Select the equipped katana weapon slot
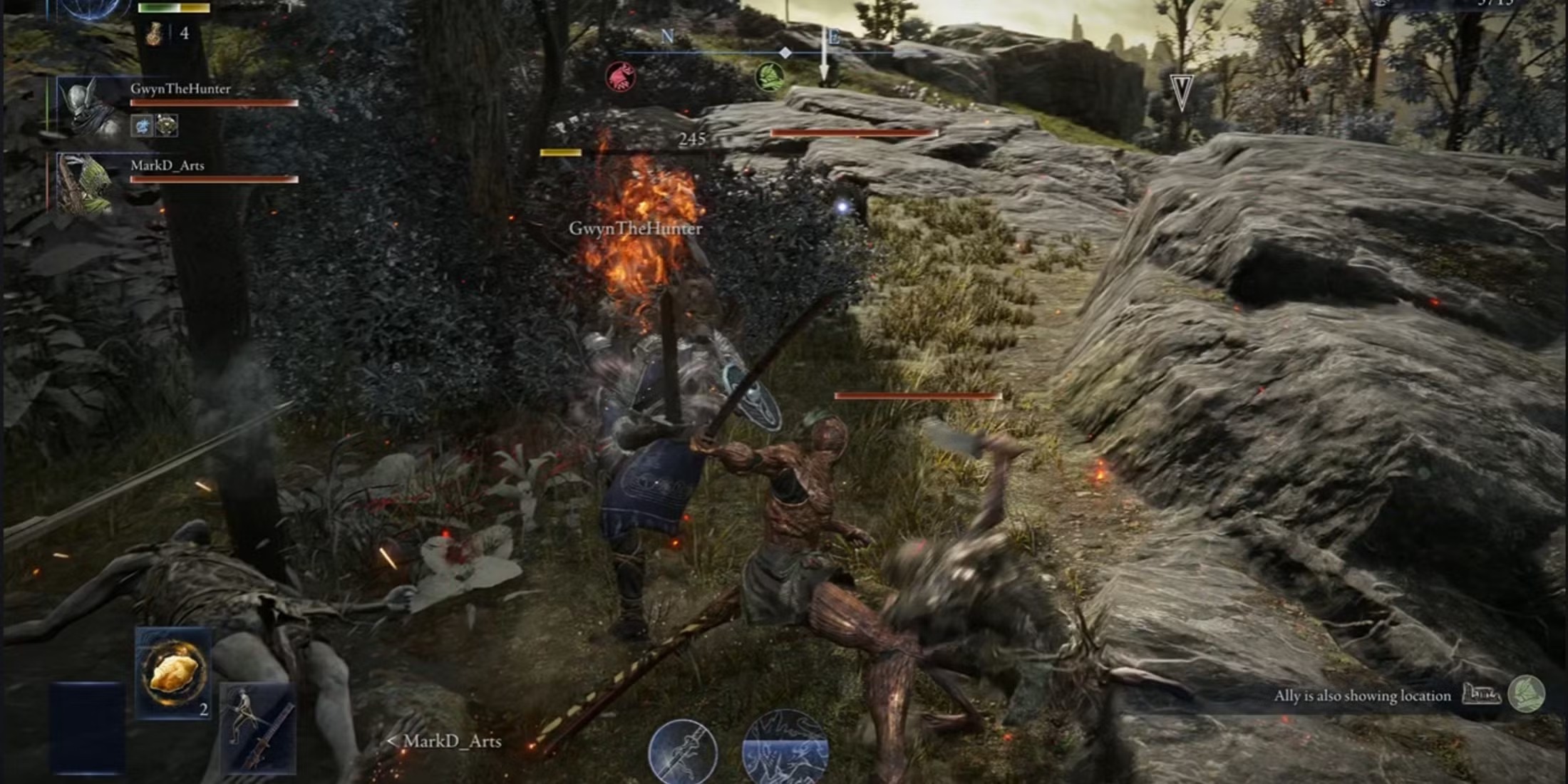Viewport: 1568px width, 784px height. click(x=258, y=728)
